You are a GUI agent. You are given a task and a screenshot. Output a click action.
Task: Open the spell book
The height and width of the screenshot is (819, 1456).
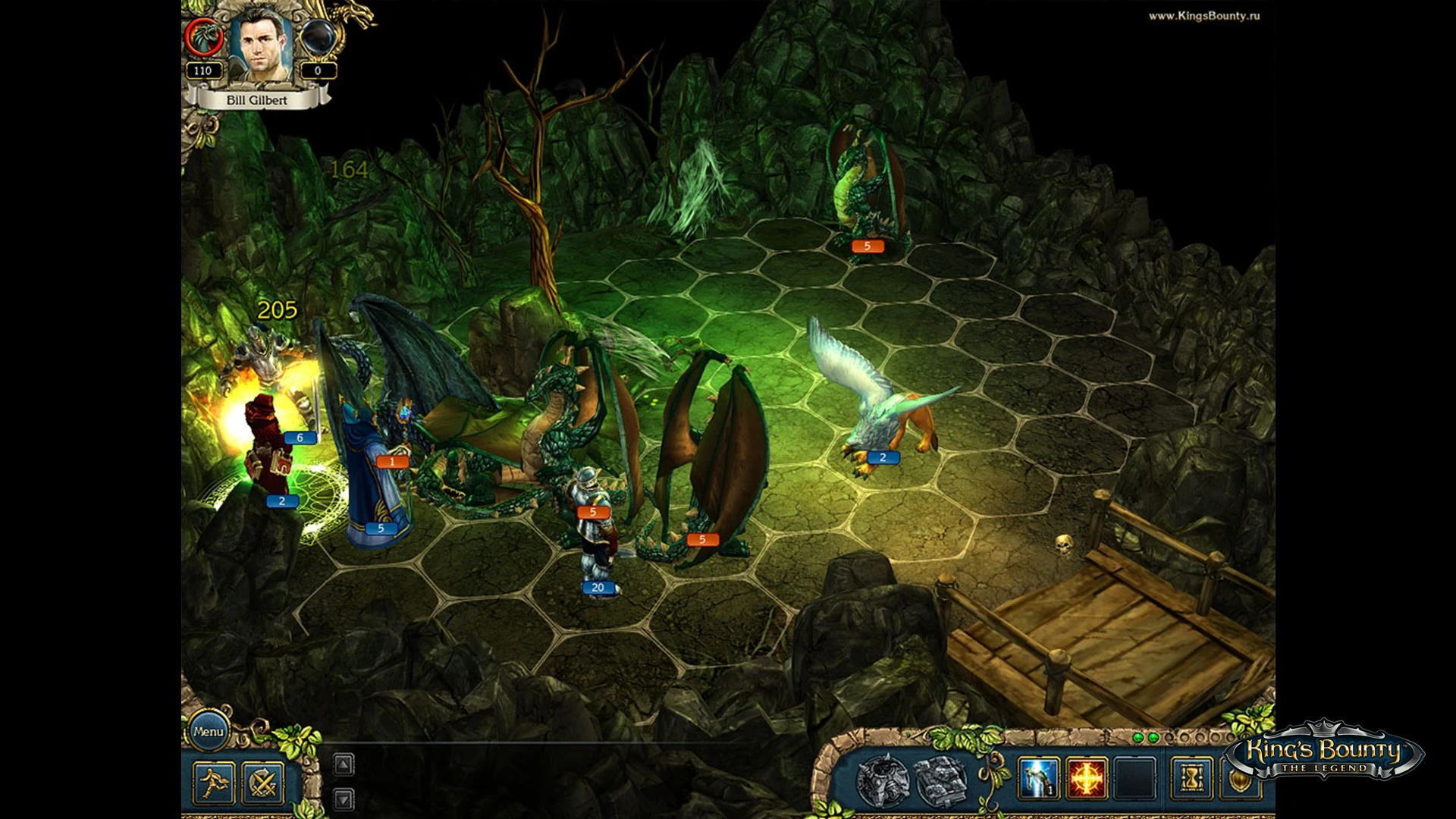pos(940,779)
